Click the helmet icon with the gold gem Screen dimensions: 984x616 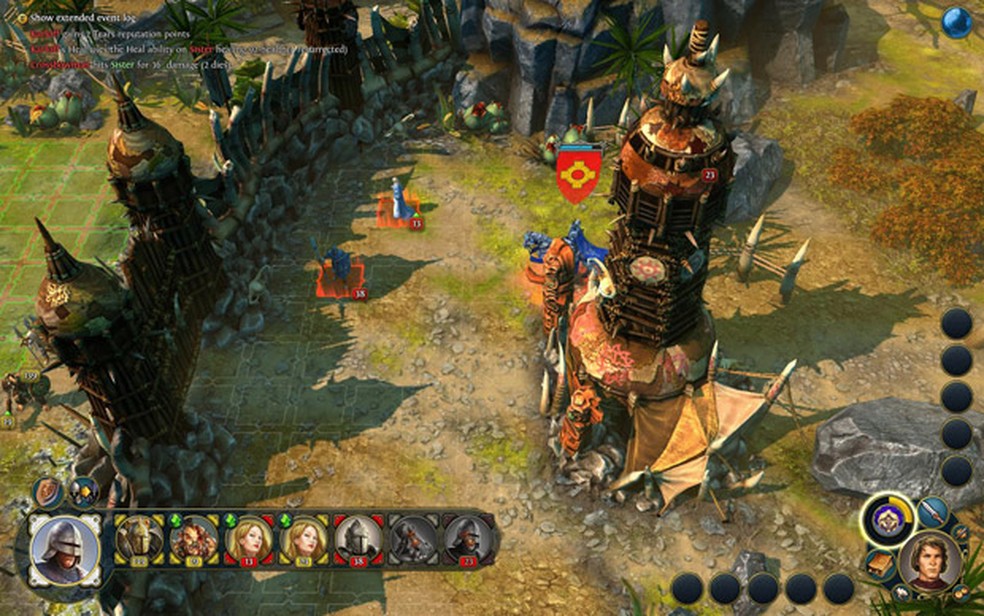tap(82, 492)
